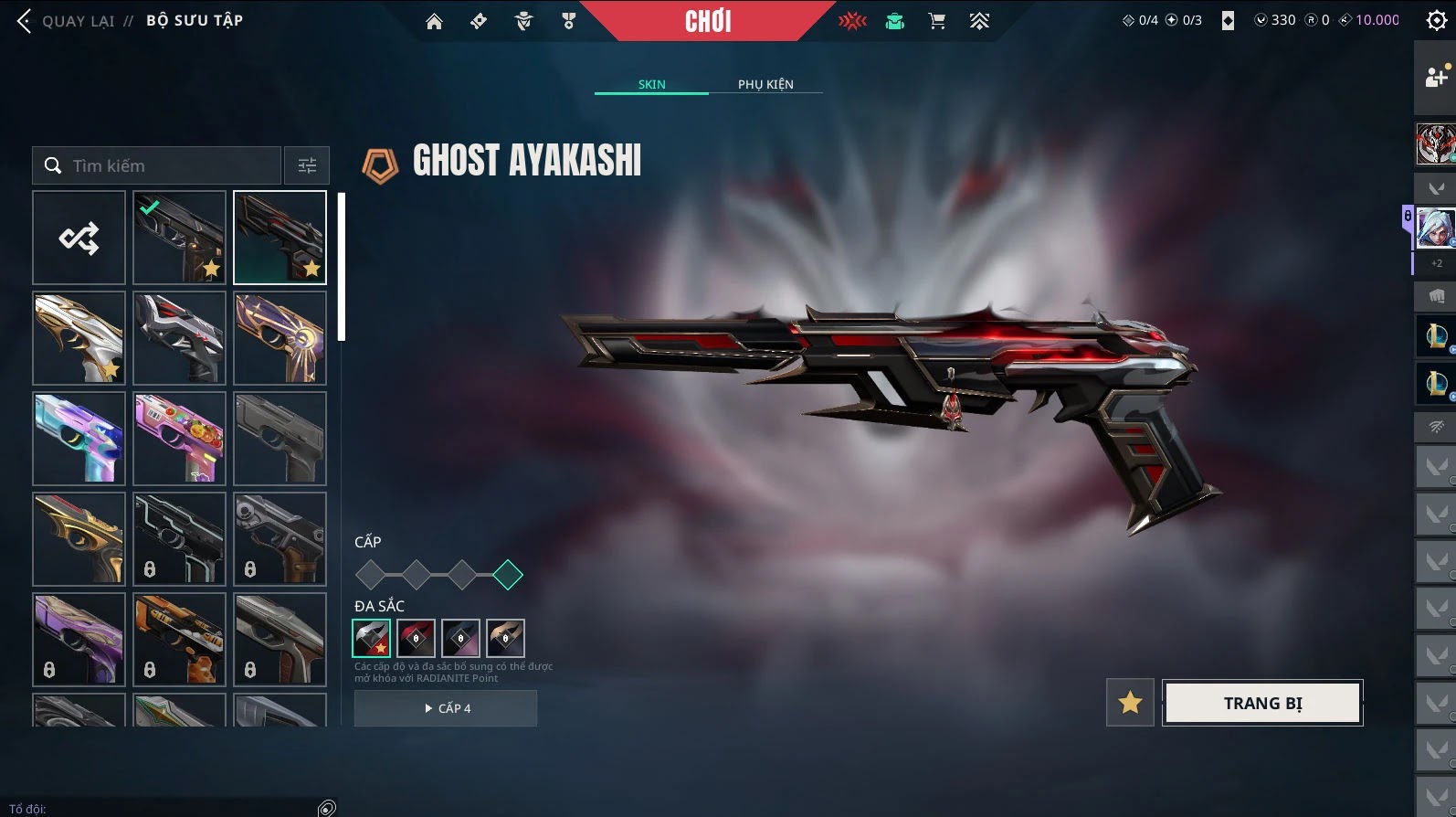
Task: Focus the Tìm kiếm search field
Action: (x=169, y=165)
